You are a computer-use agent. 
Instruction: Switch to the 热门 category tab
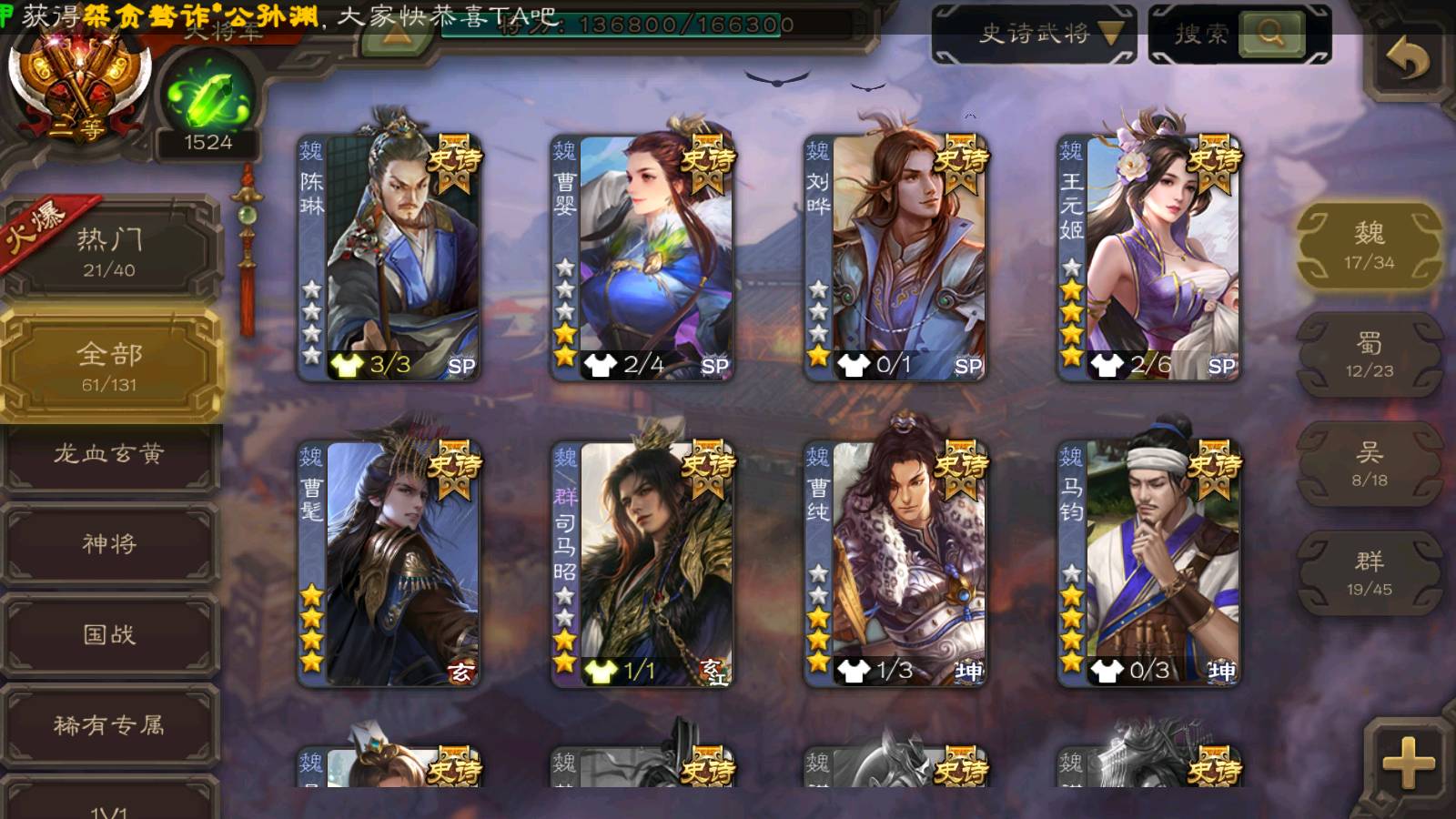(x=110, y=251)
